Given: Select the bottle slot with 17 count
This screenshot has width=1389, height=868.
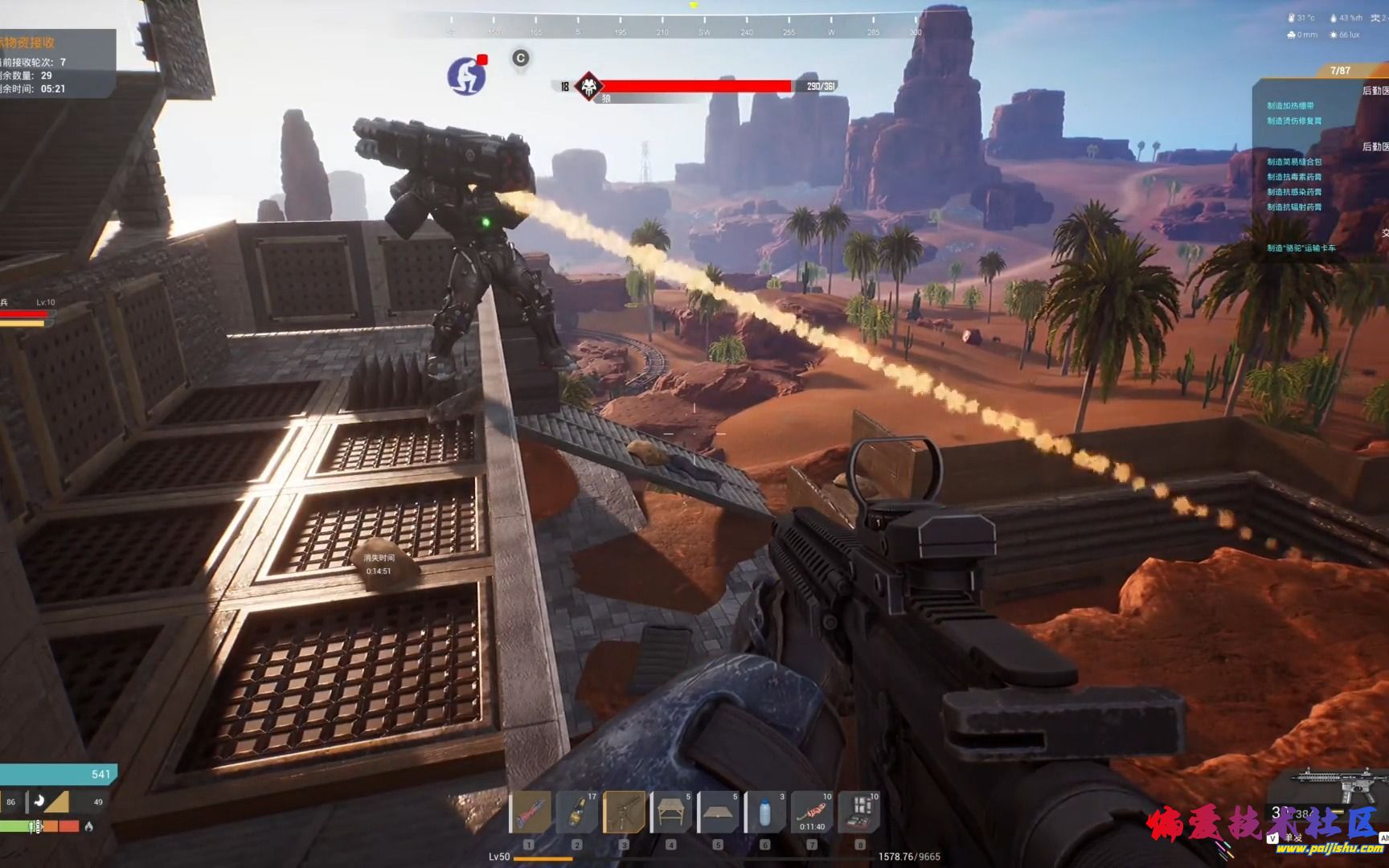Looking at the screenshot, I should coord(577,813).
